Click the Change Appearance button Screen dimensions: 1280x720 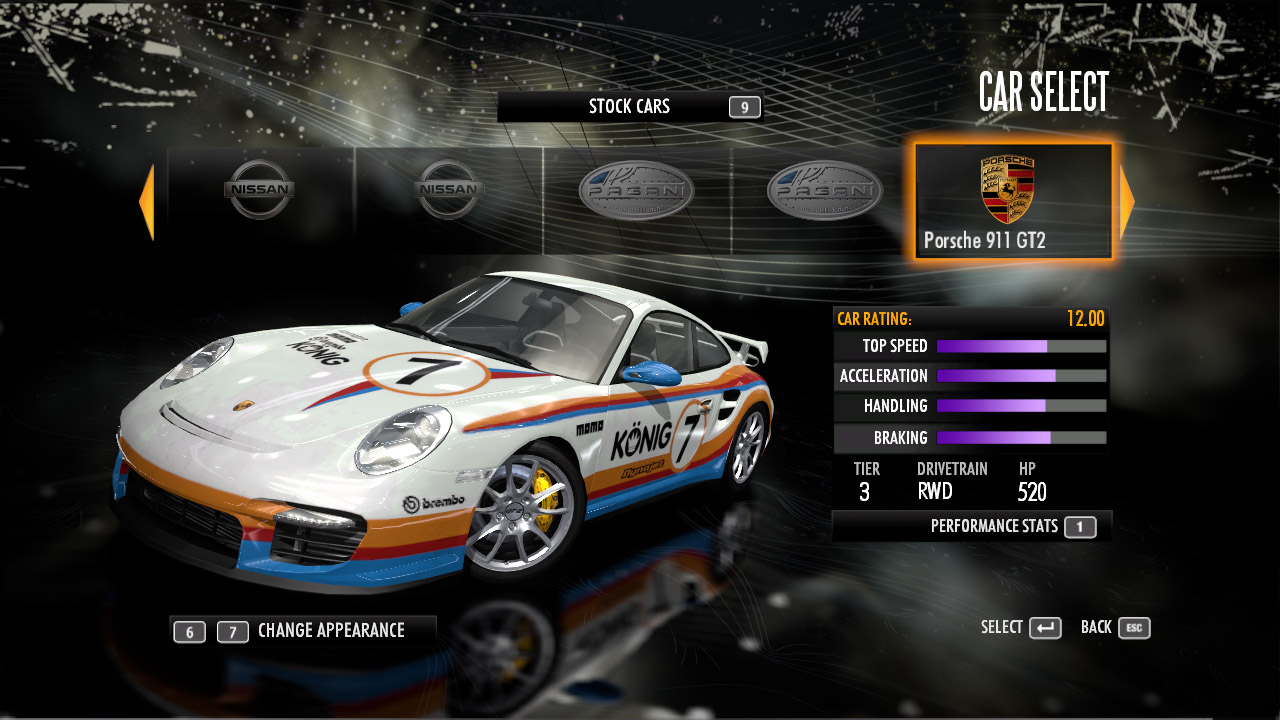pos(303,631)
